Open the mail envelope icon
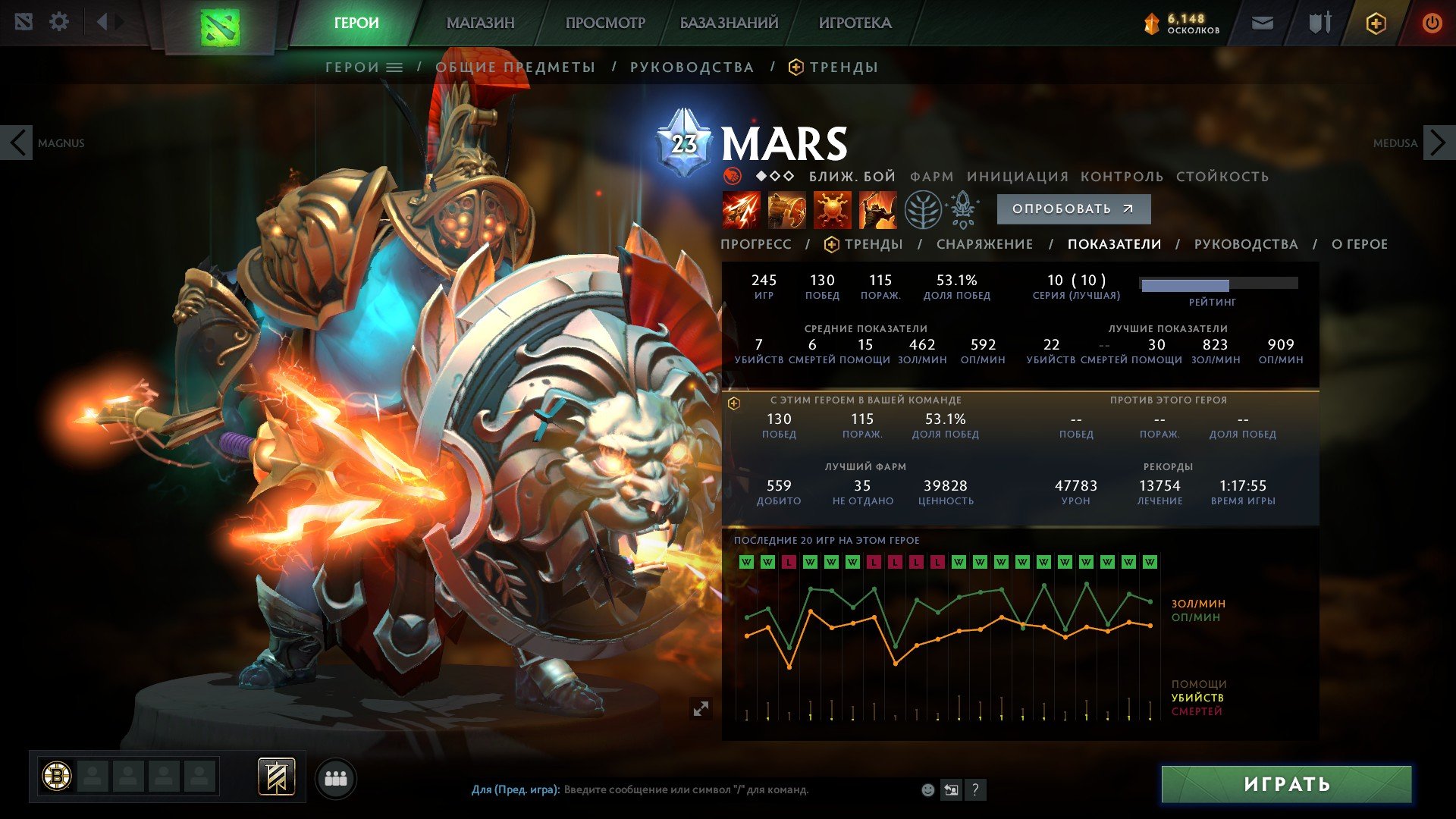Viewport: 1456px width, 819px height. 1262,24
